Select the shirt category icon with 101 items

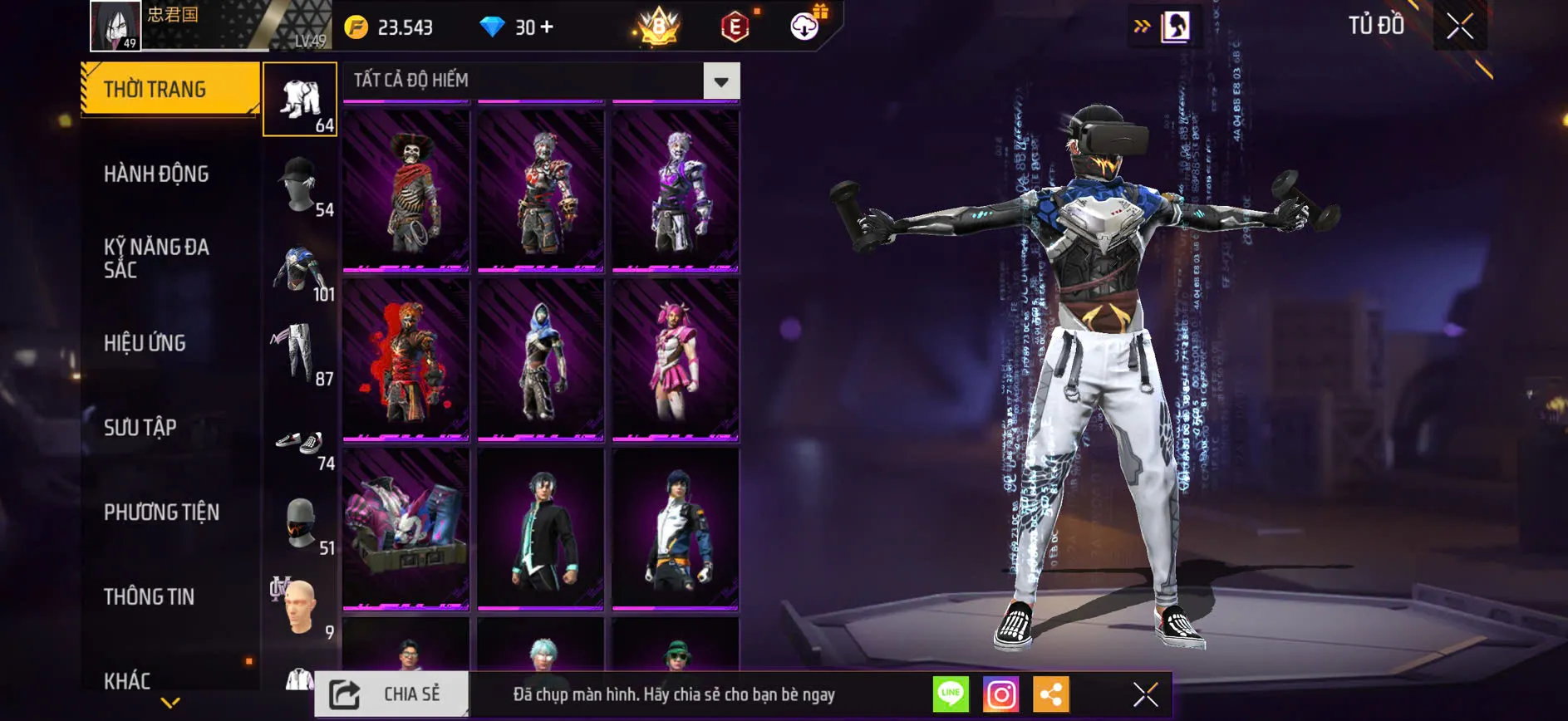click(301, 270)
